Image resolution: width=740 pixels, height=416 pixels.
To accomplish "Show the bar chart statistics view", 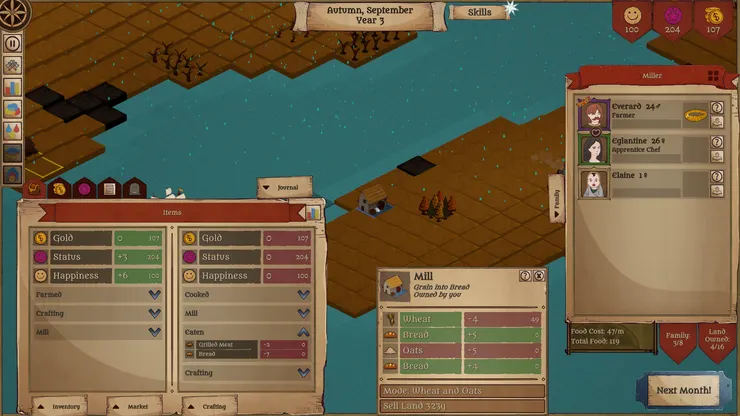I will click(x=313, y=212).
